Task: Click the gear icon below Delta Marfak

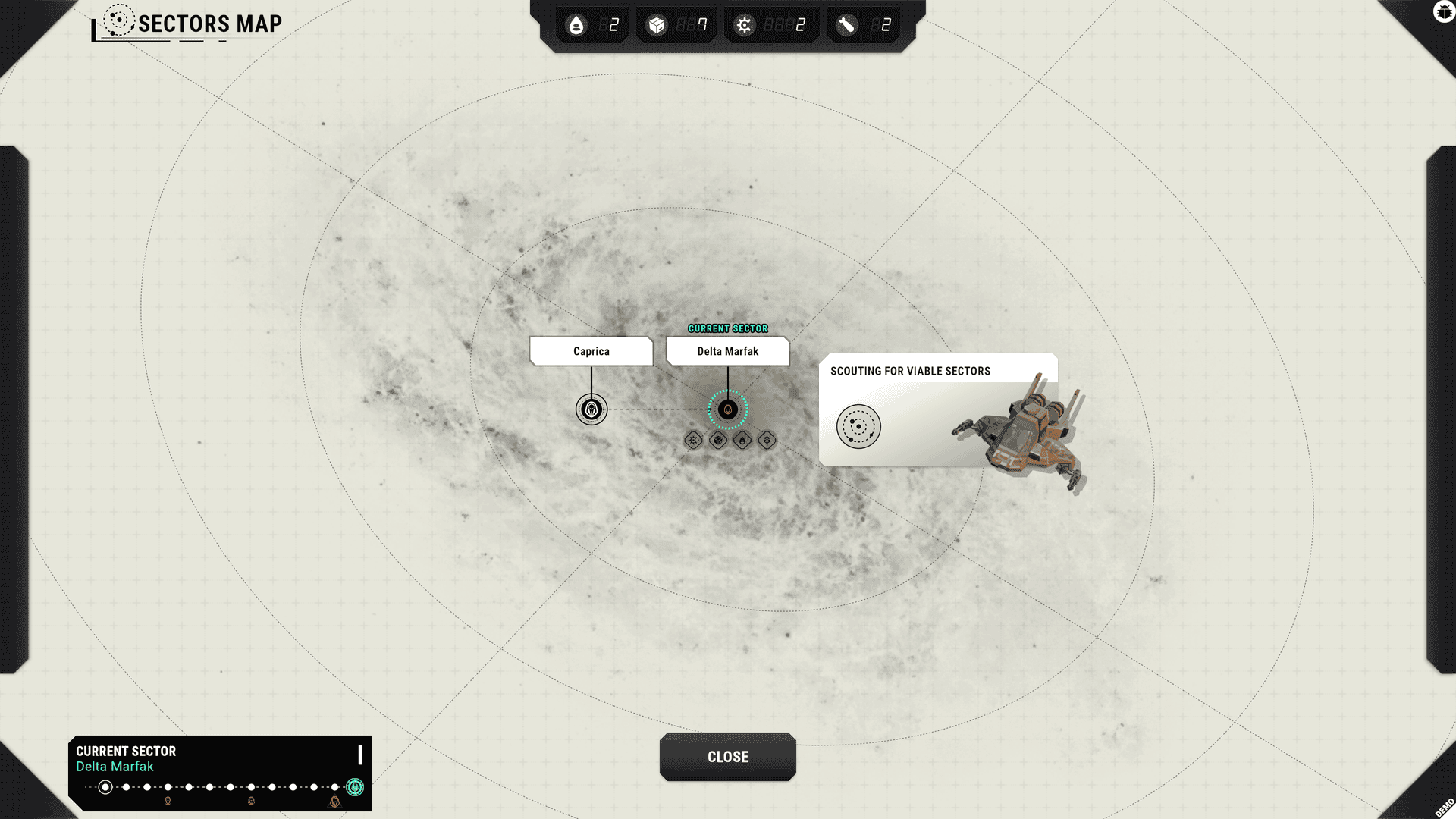Action: coord(694,438)
